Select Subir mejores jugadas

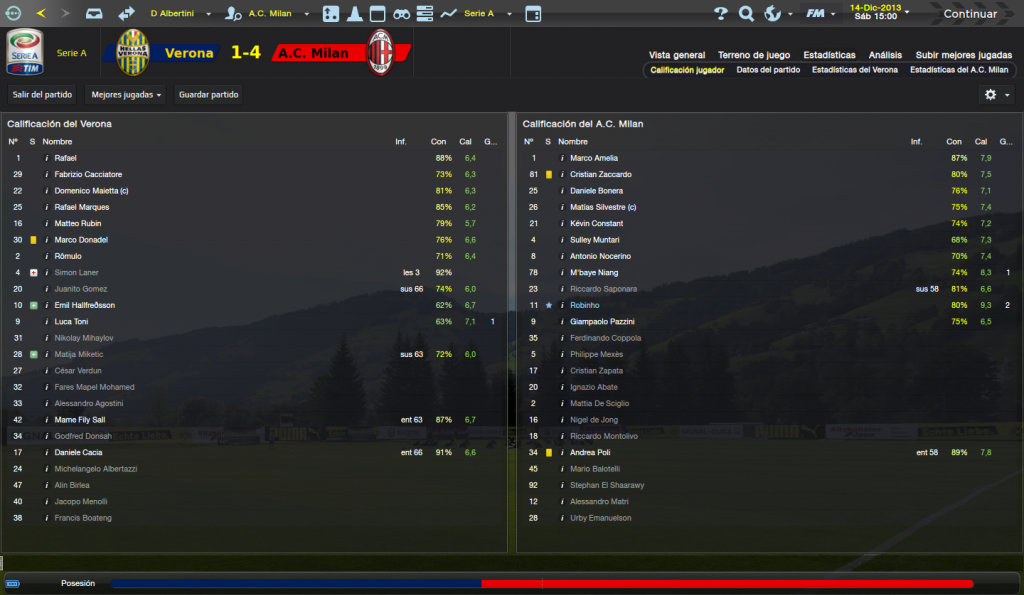pos(963,55)
